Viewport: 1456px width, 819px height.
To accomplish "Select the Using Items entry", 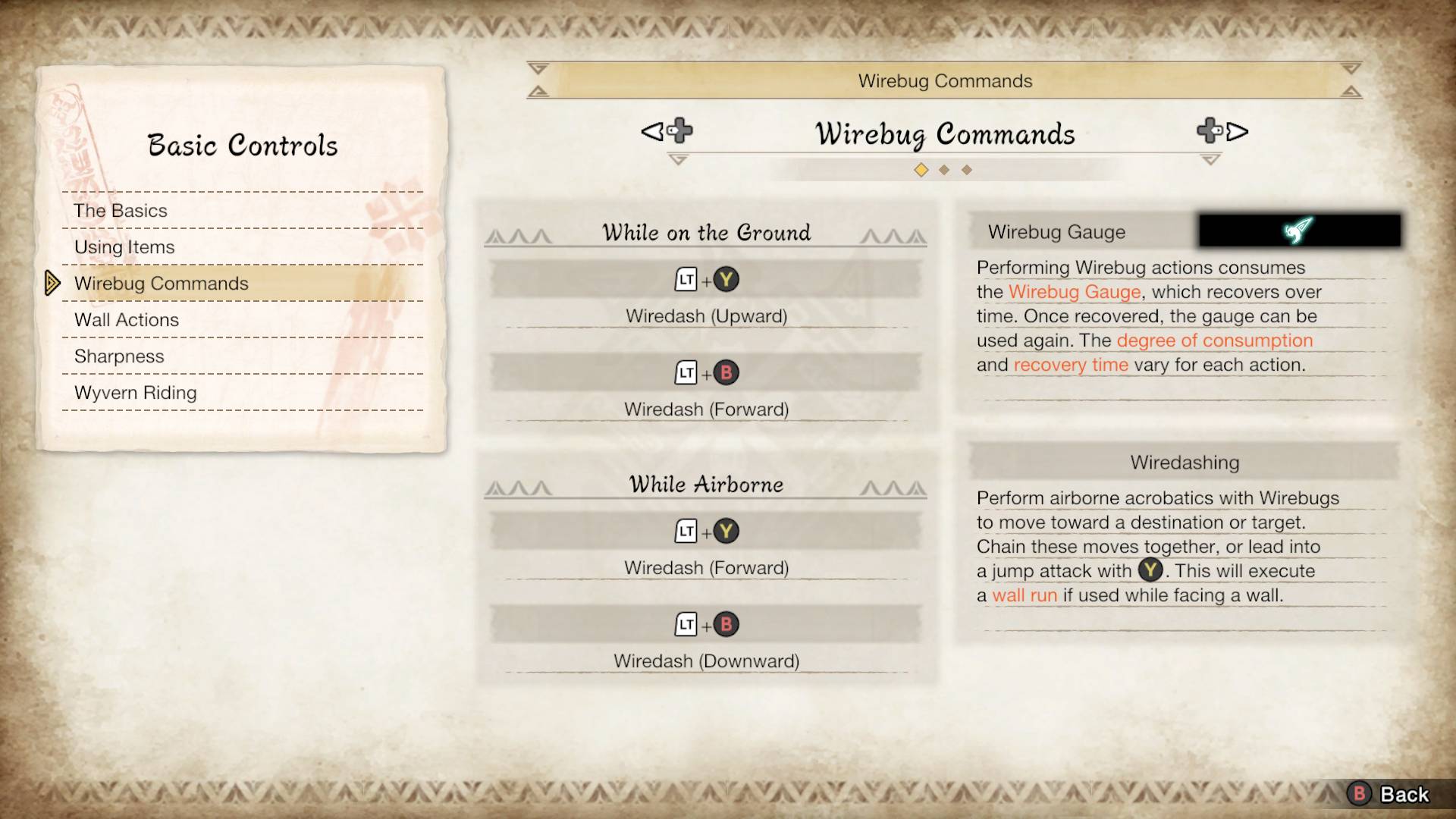I will pos(124,247).
